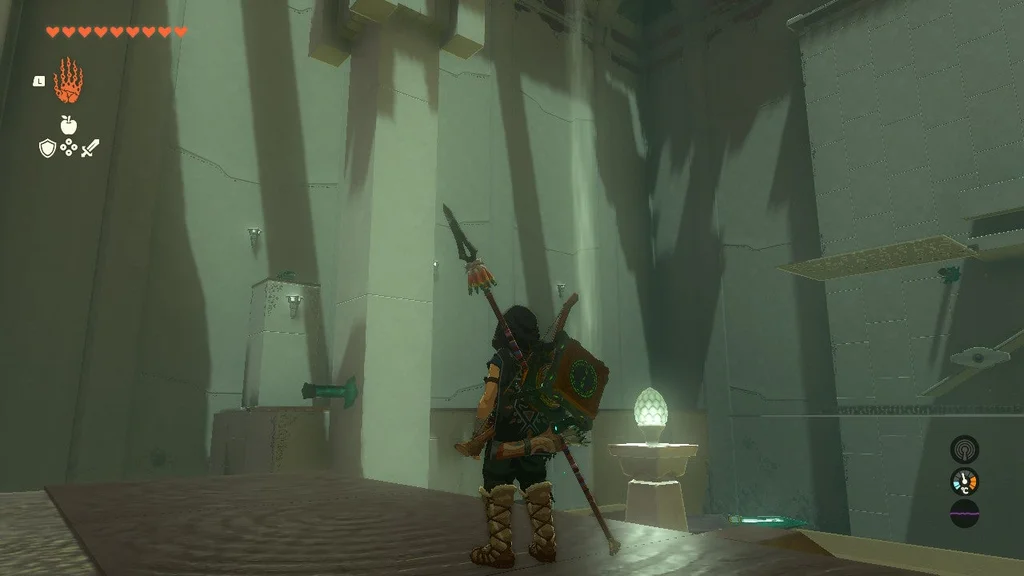Open the shield quick-select icon
This screenshot has width=1024, height=576.
pyautogui.click(x=46, y=148)
